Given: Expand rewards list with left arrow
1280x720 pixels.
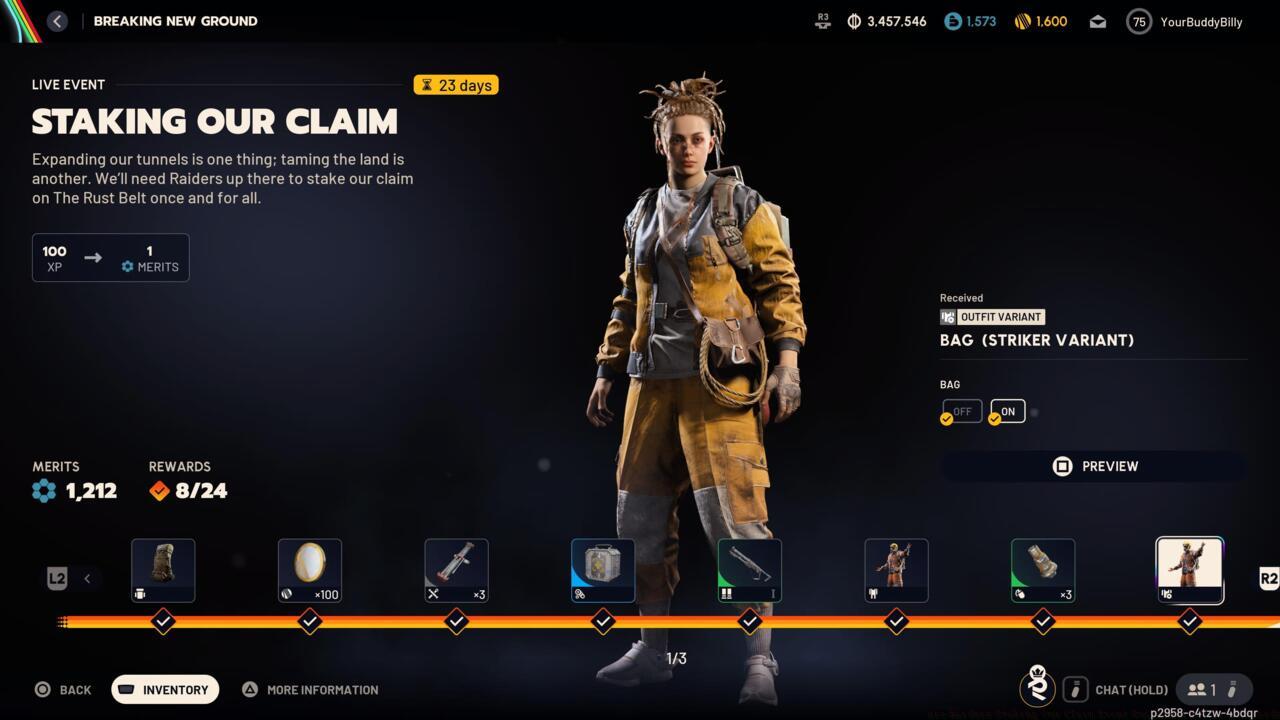Looking at the screenshot, I should point(86,578).
